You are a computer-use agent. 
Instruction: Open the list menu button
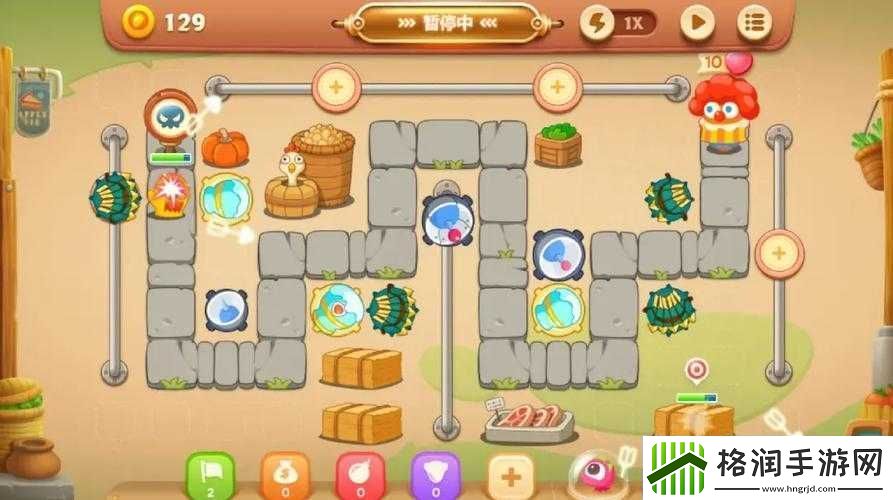[754, 22]
